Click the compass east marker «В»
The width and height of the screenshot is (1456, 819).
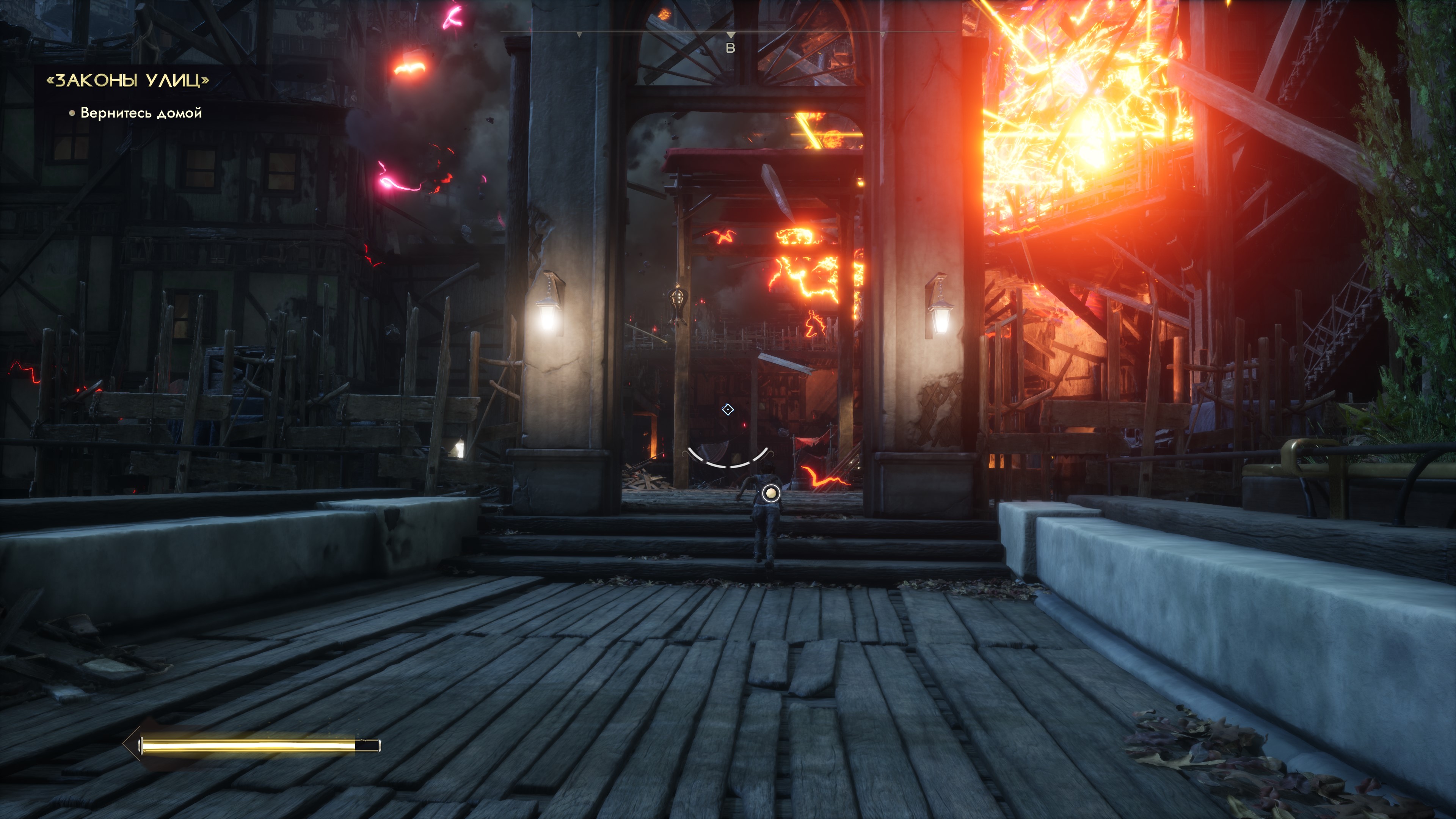(730, 49)
